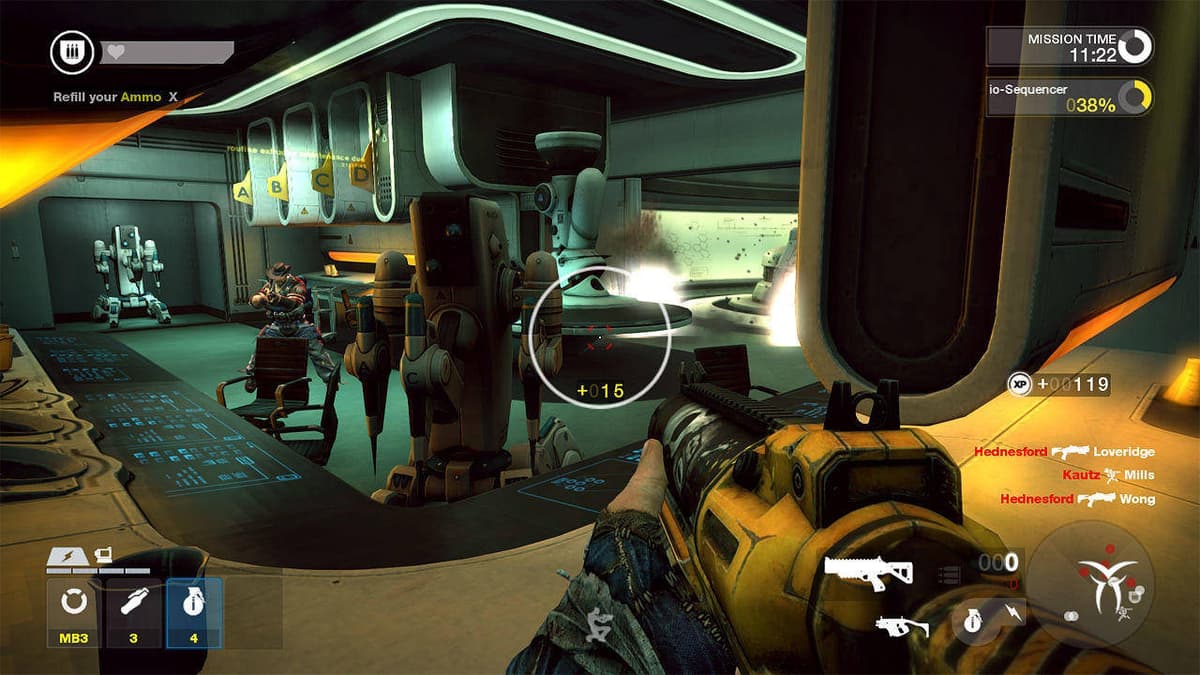This screenshot has height=675, width=1200.
Task: Click the io-Sequencer objective tracker
Action: [x=1069, y=98]
